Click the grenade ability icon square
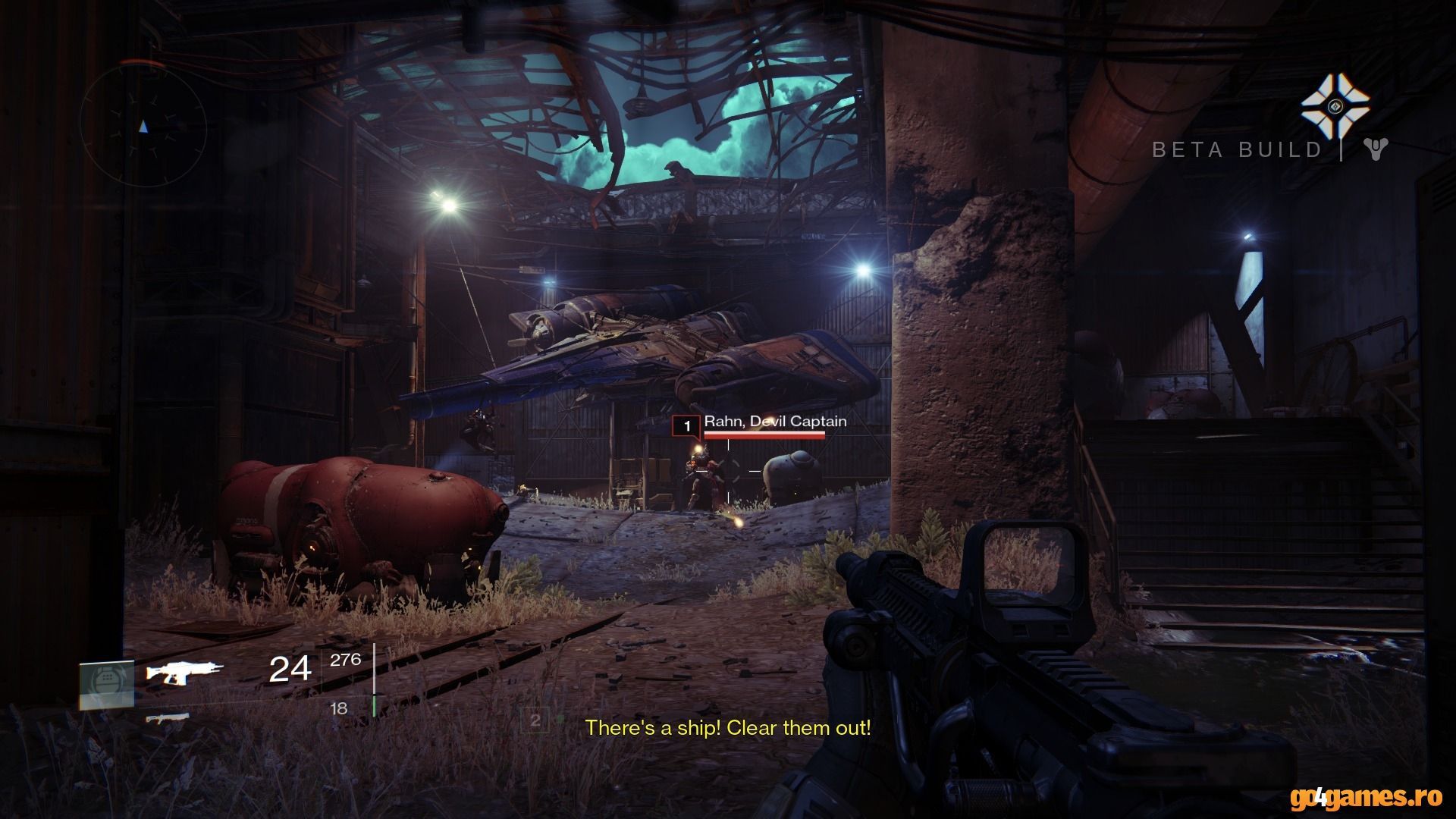The width and height of the screenshot is (1456, 819). pos(107,685)
